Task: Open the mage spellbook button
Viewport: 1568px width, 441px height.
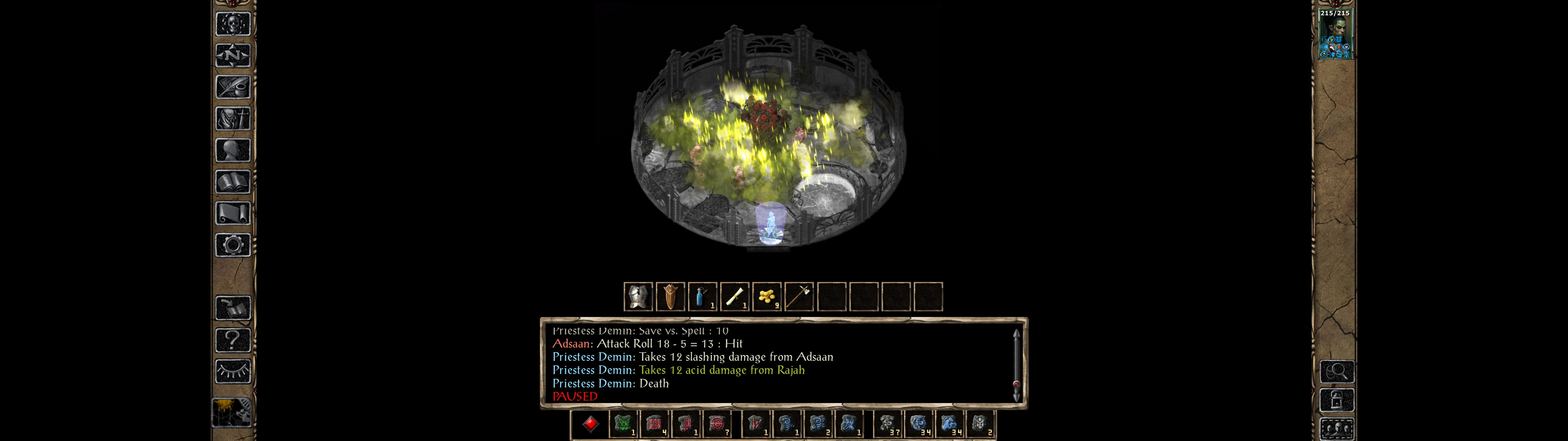Action: coord(232,182)
